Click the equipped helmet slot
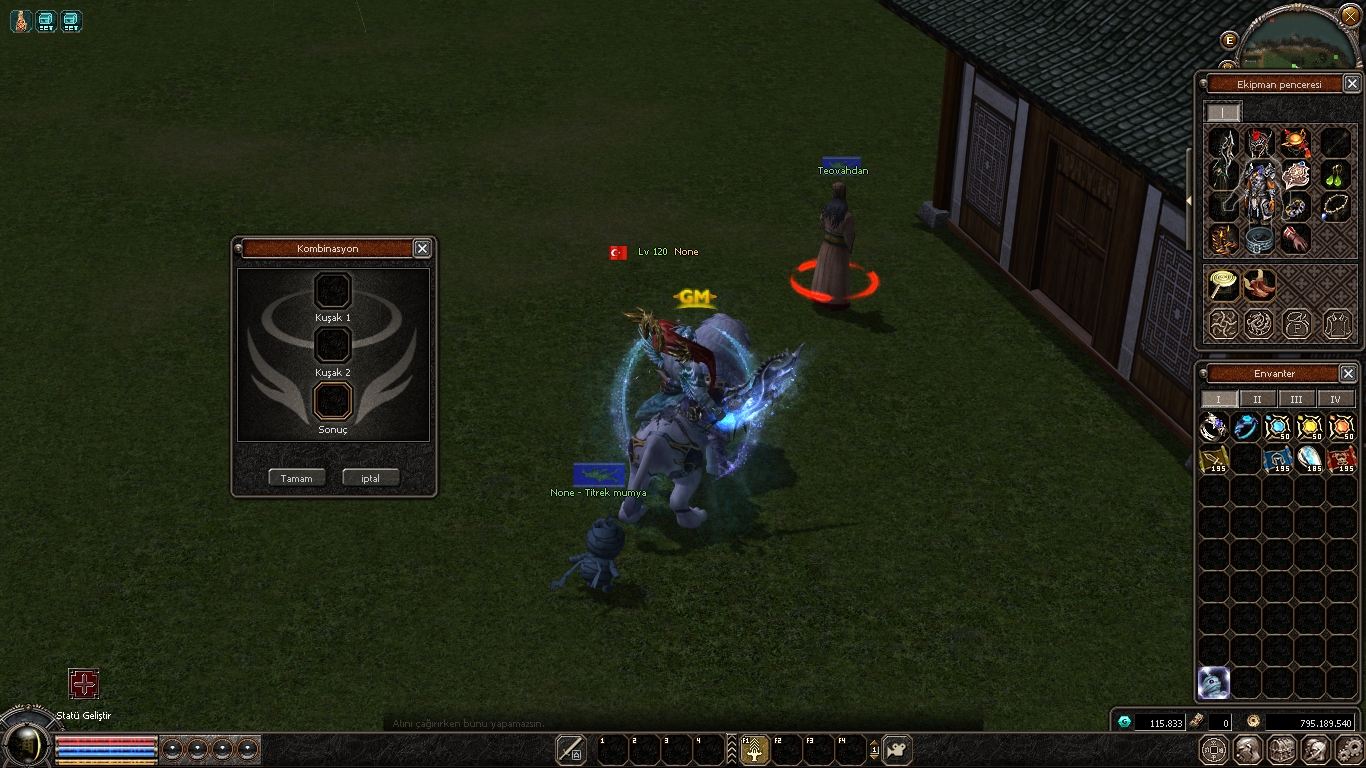1366x768 pixels. (1260, 143)
